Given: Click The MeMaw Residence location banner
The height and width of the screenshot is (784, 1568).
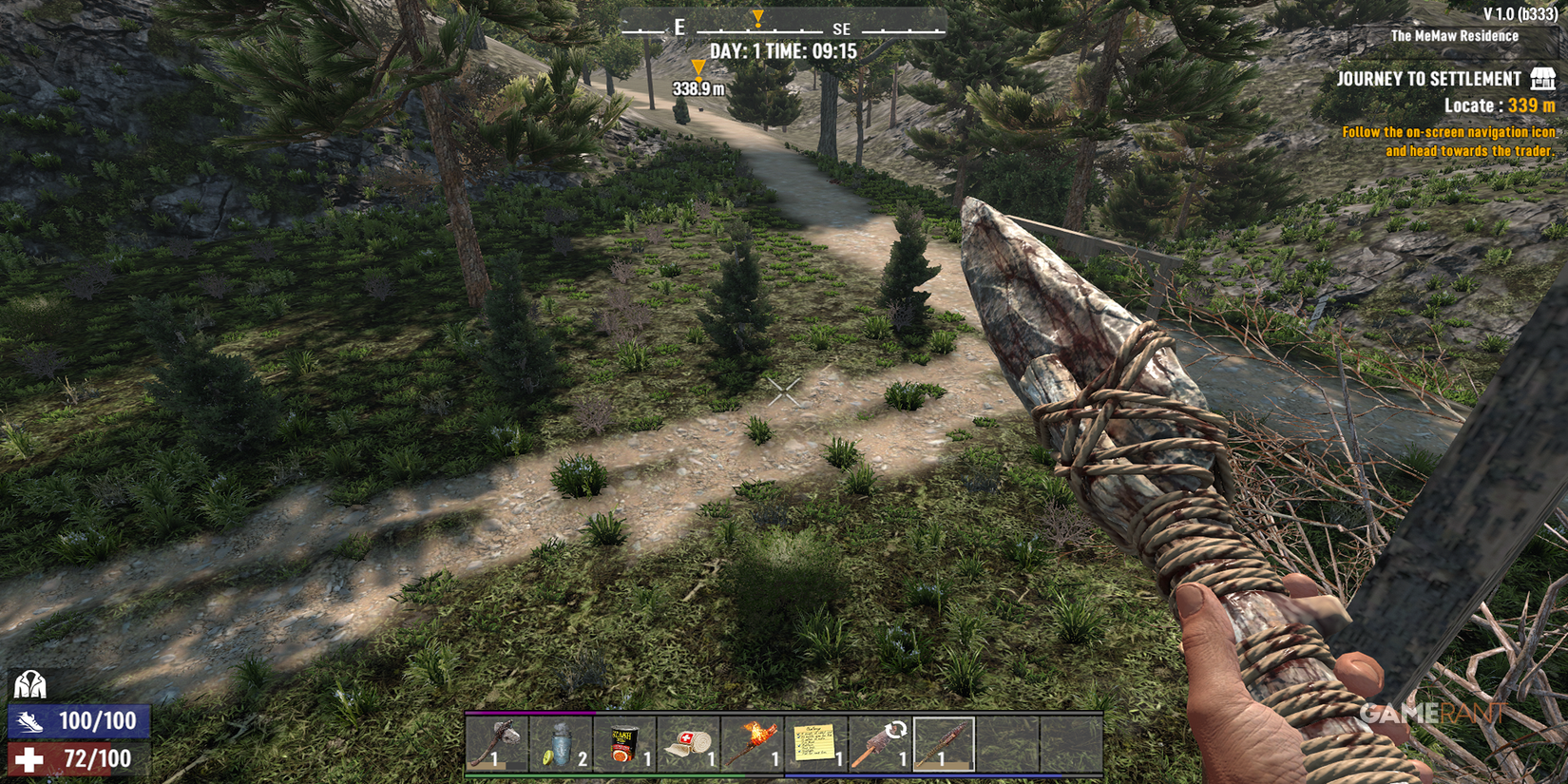Looking at the screenshot, I should click(1454, 36).
